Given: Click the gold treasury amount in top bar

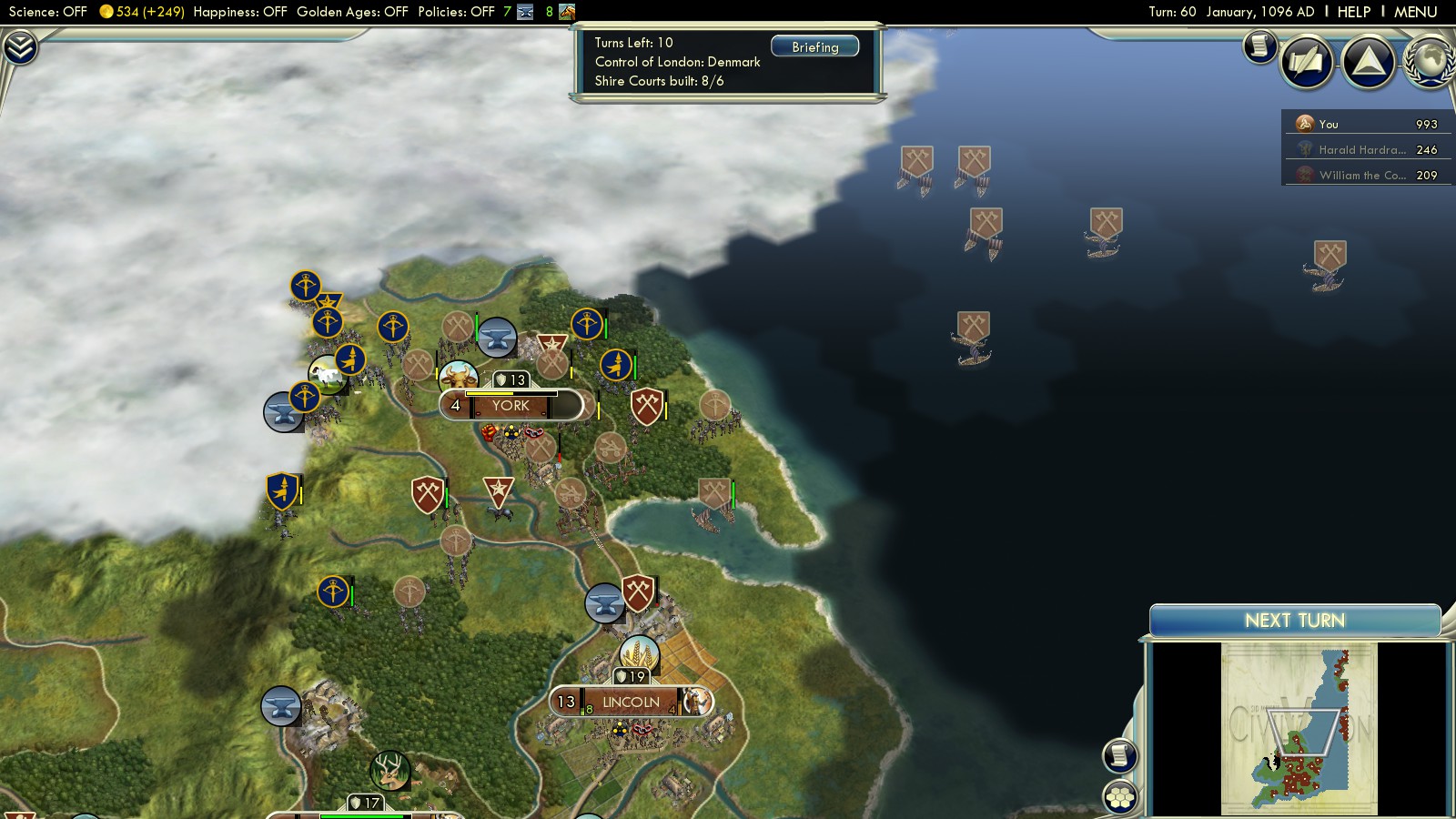Looking at the screenshot, I should [x=141, y=12].
